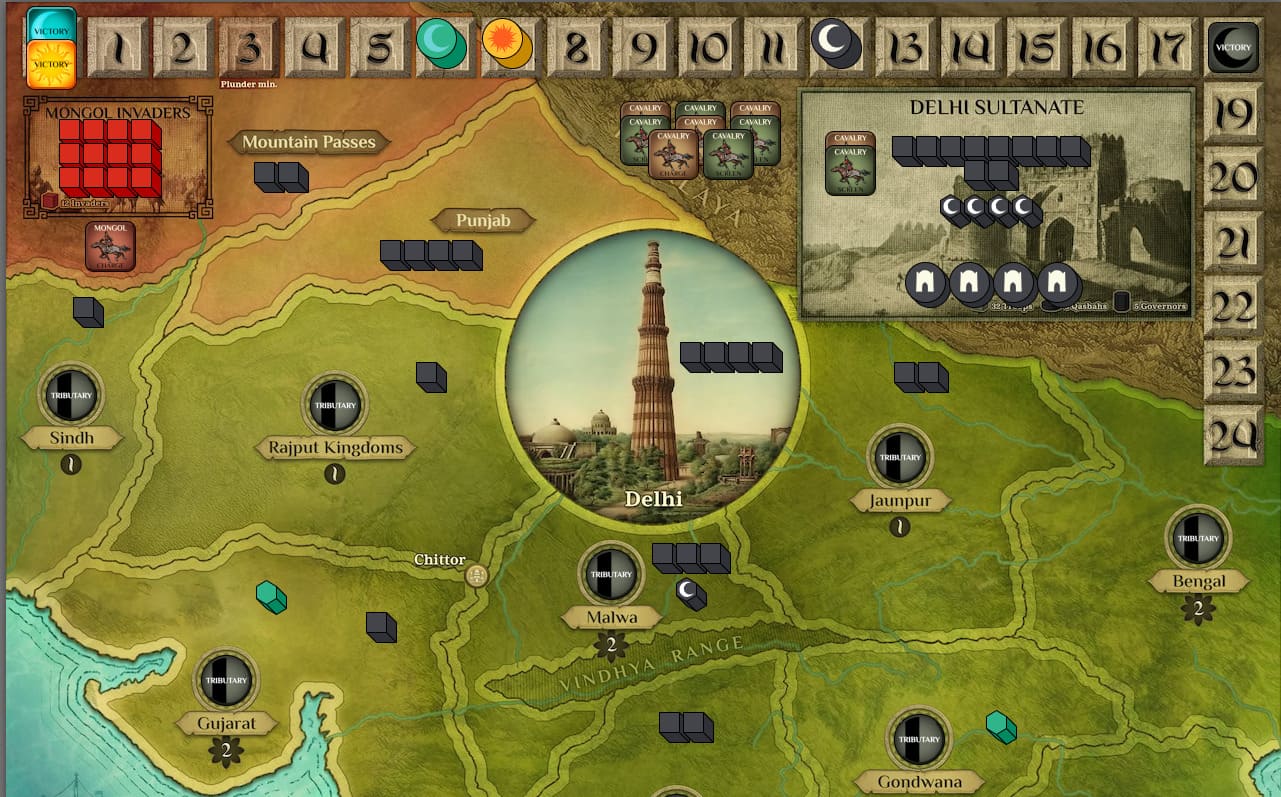The image size is (1281, 797).
Task: Click space 24 on the score track
Action: 1231,435
